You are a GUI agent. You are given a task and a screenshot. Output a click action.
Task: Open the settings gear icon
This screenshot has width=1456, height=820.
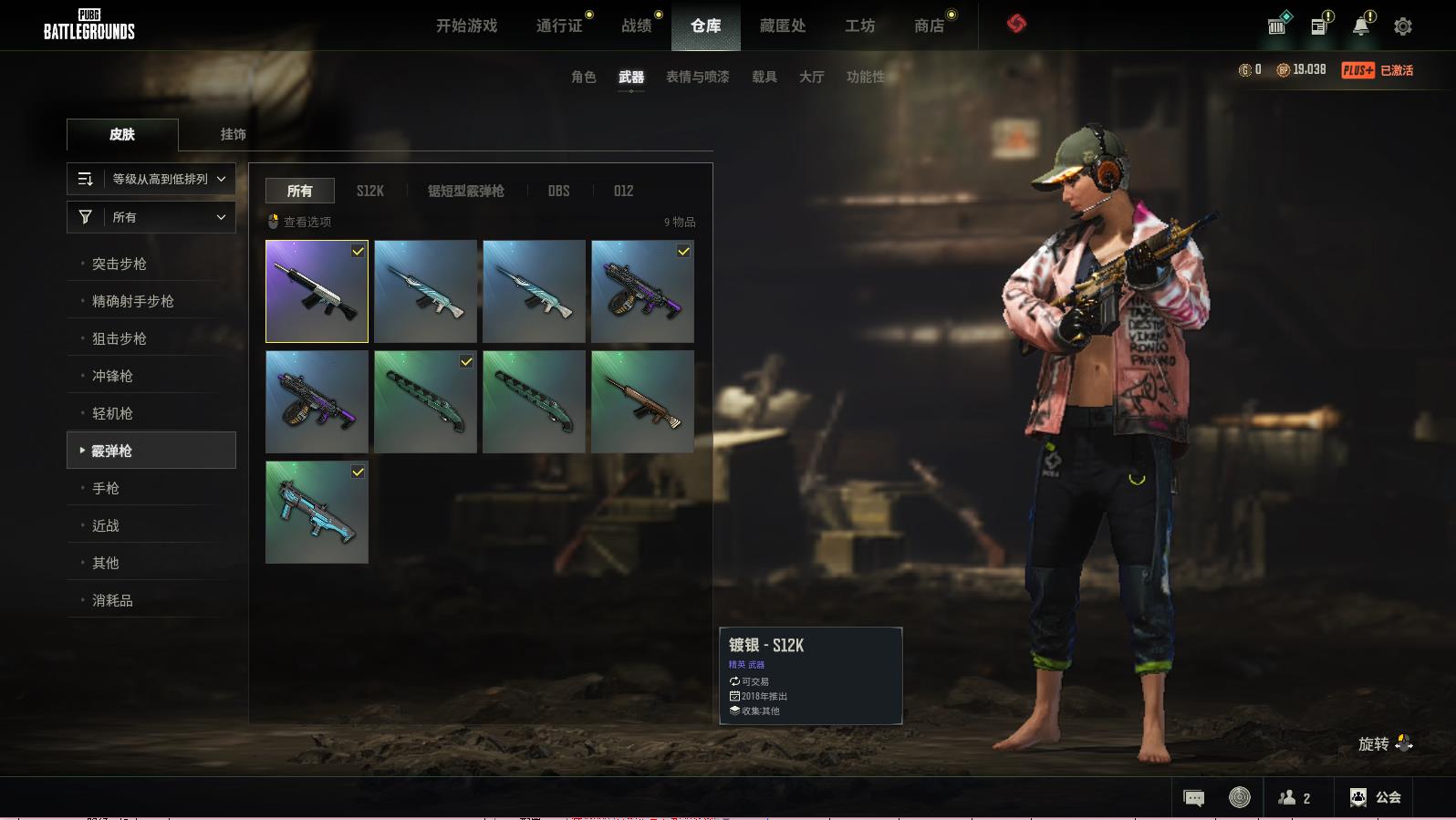pos(1403,26)
